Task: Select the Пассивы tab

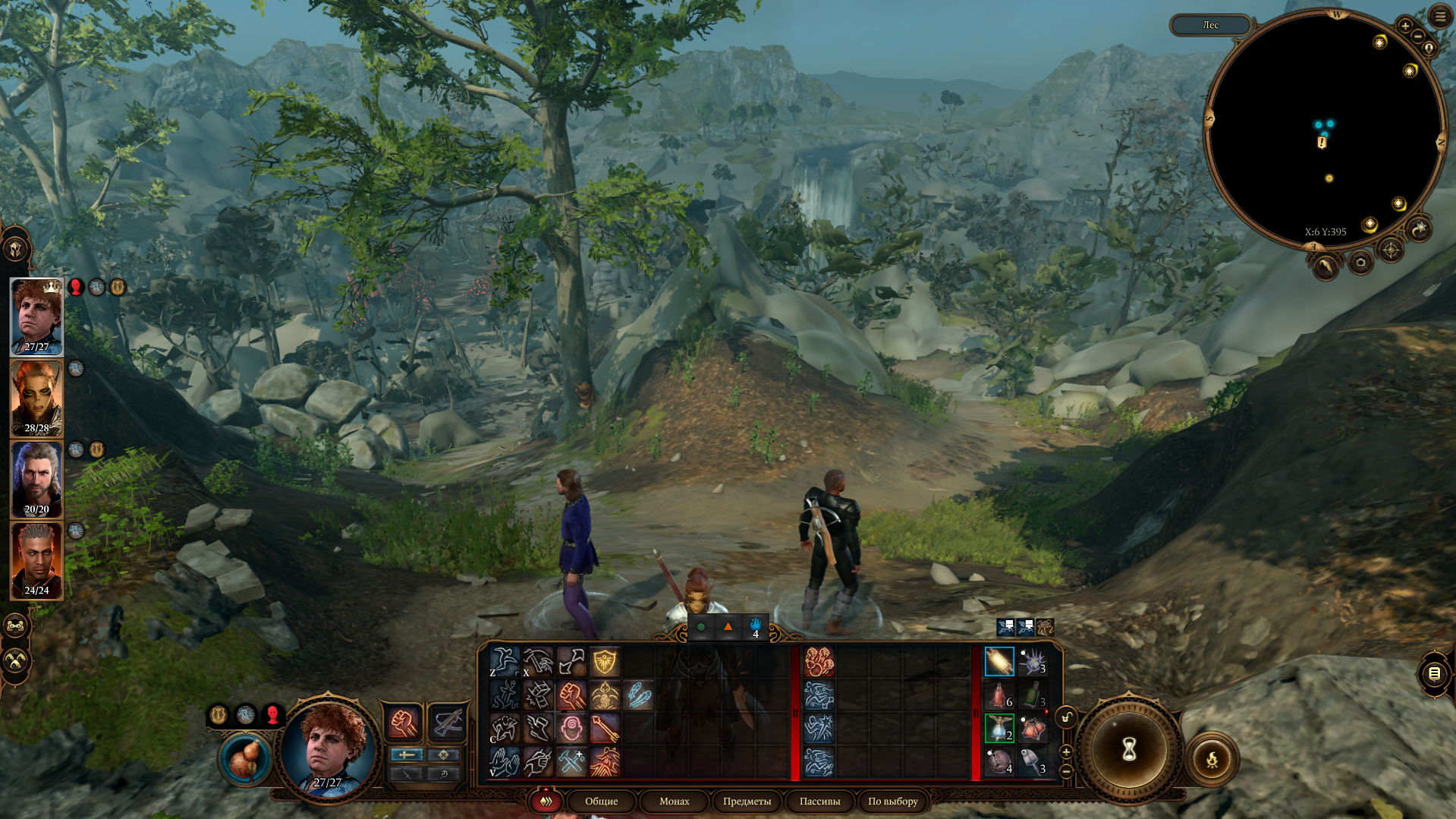Action: (819, 801)
